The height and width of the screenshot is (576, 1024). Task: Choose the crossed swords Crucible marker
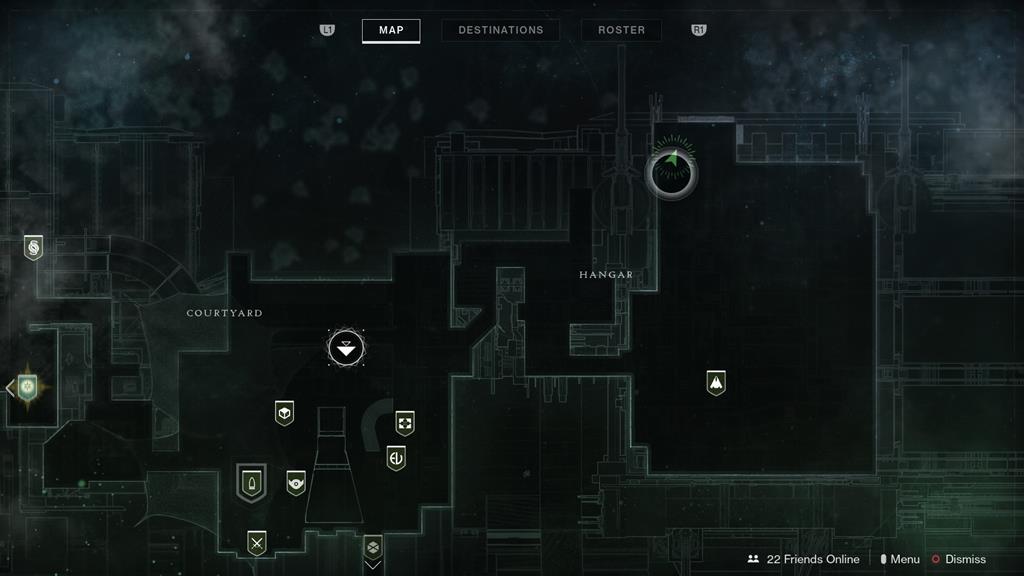(x=257, y=542)
